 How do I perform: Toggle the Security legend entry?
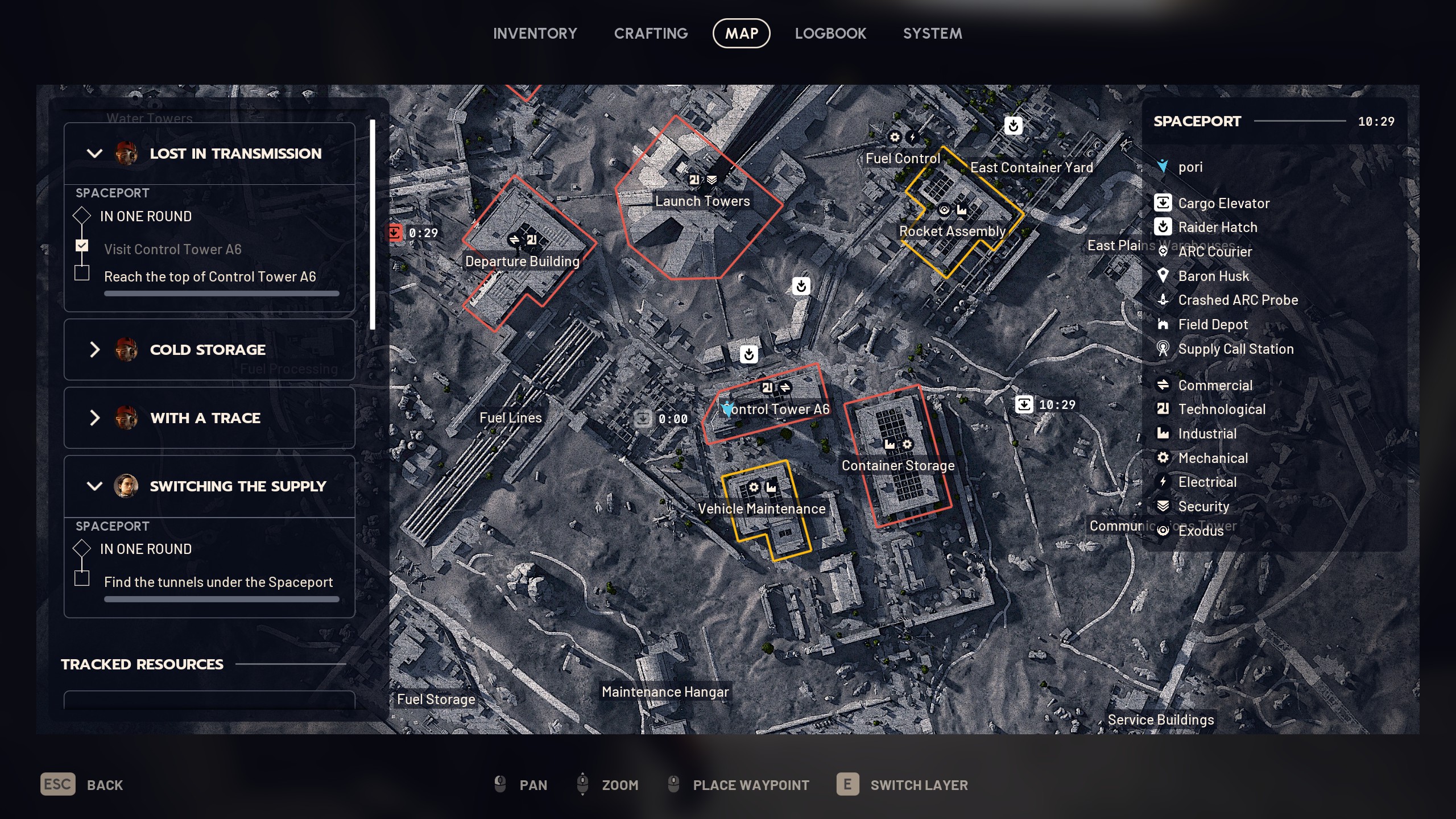pos(1203,507)
